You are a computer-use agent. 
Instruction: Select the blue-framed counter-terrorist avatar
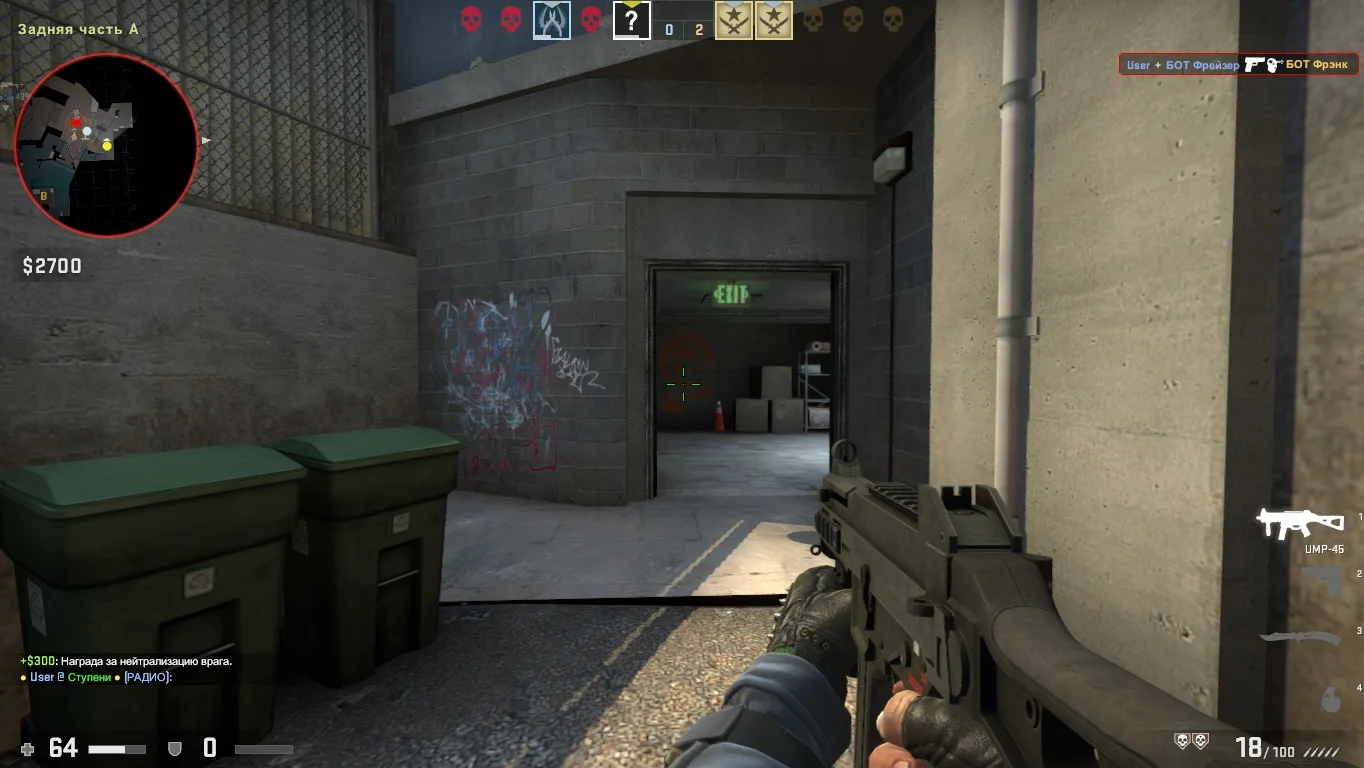coord(552,20)
